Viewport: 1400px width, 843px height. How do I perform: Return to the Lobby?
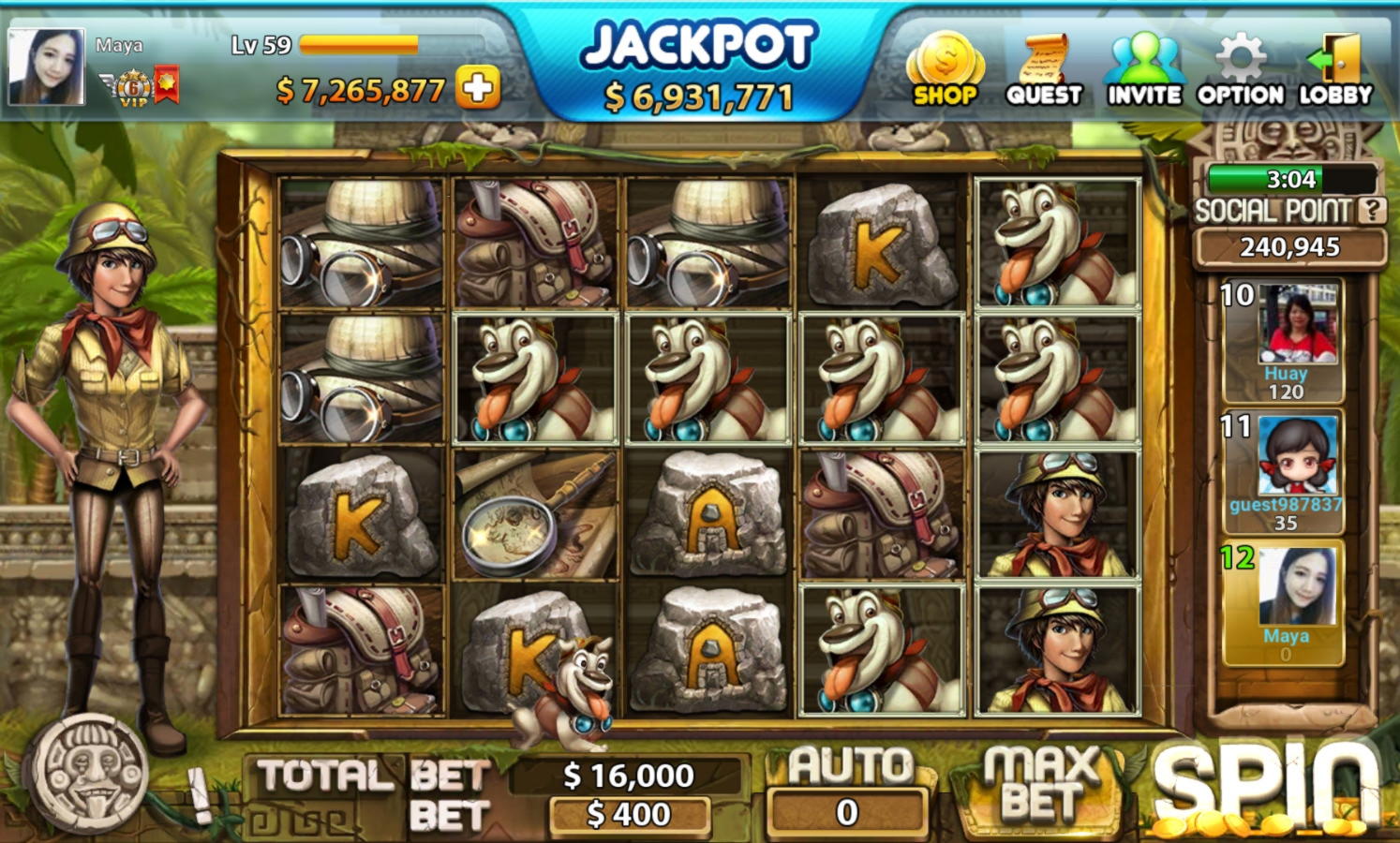[x=1335, y=70]
